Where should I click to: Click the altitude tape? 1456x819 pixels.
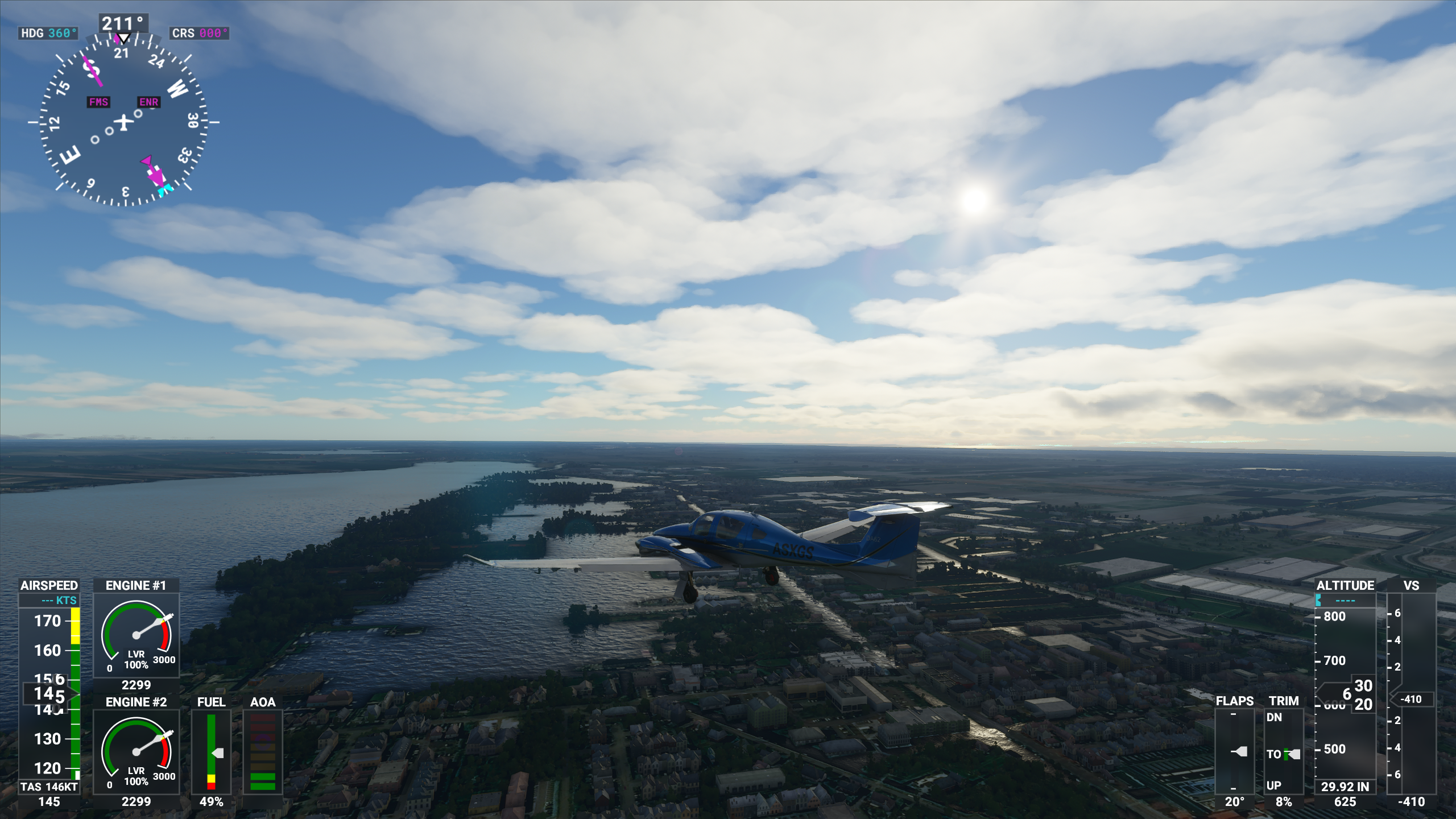[1345, 694]
